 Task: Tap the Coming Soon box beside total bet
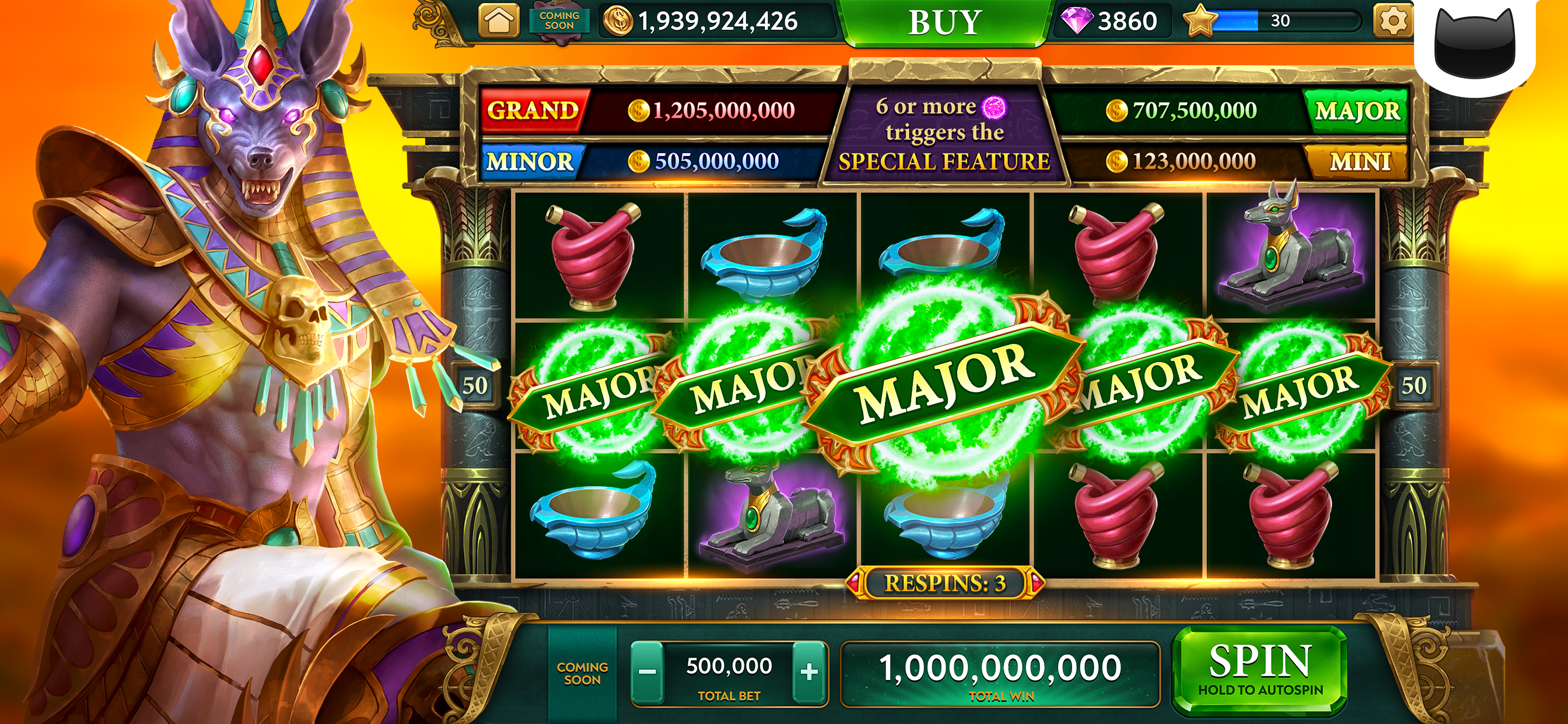click(x=582, y=673)
